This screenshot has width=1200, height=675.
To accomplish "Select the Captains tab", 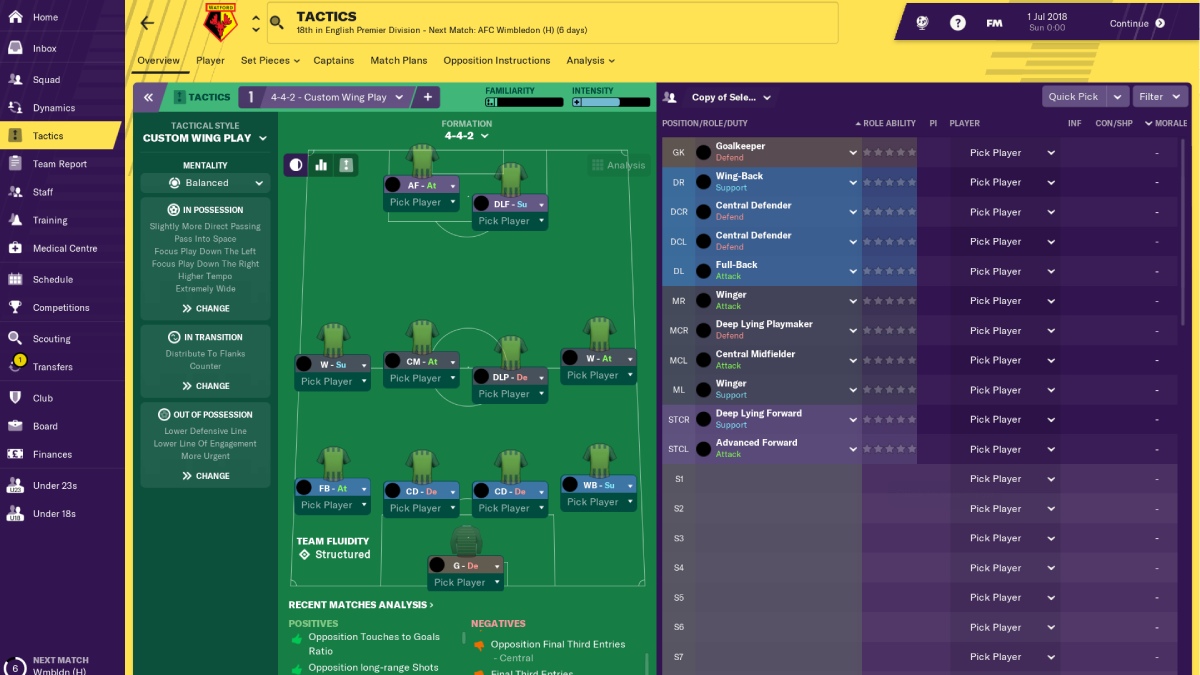I will (334, 61).
